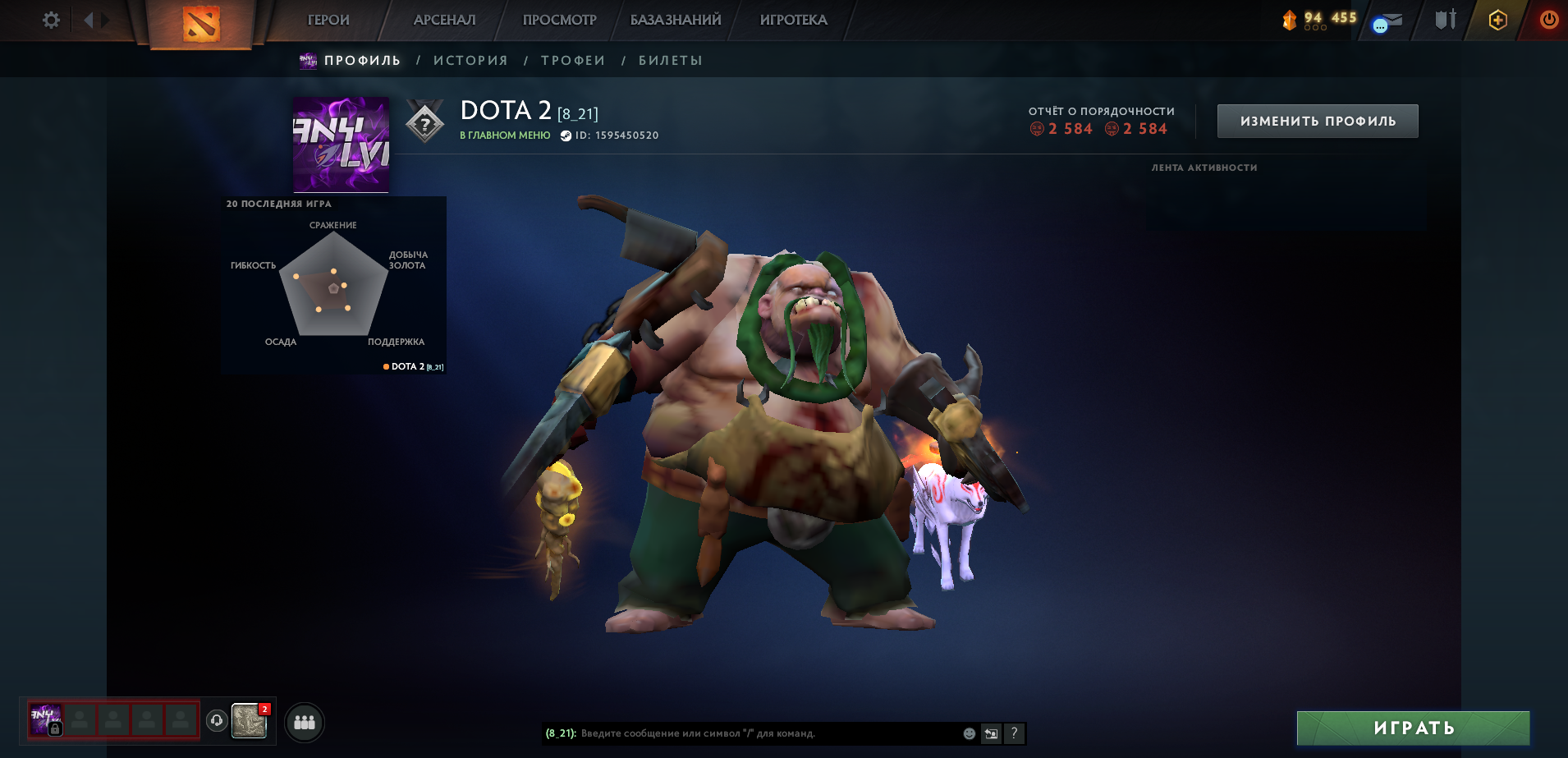
Task: Open the Armory shield-and-sword icon
Action: click(x=1445, y=19)
